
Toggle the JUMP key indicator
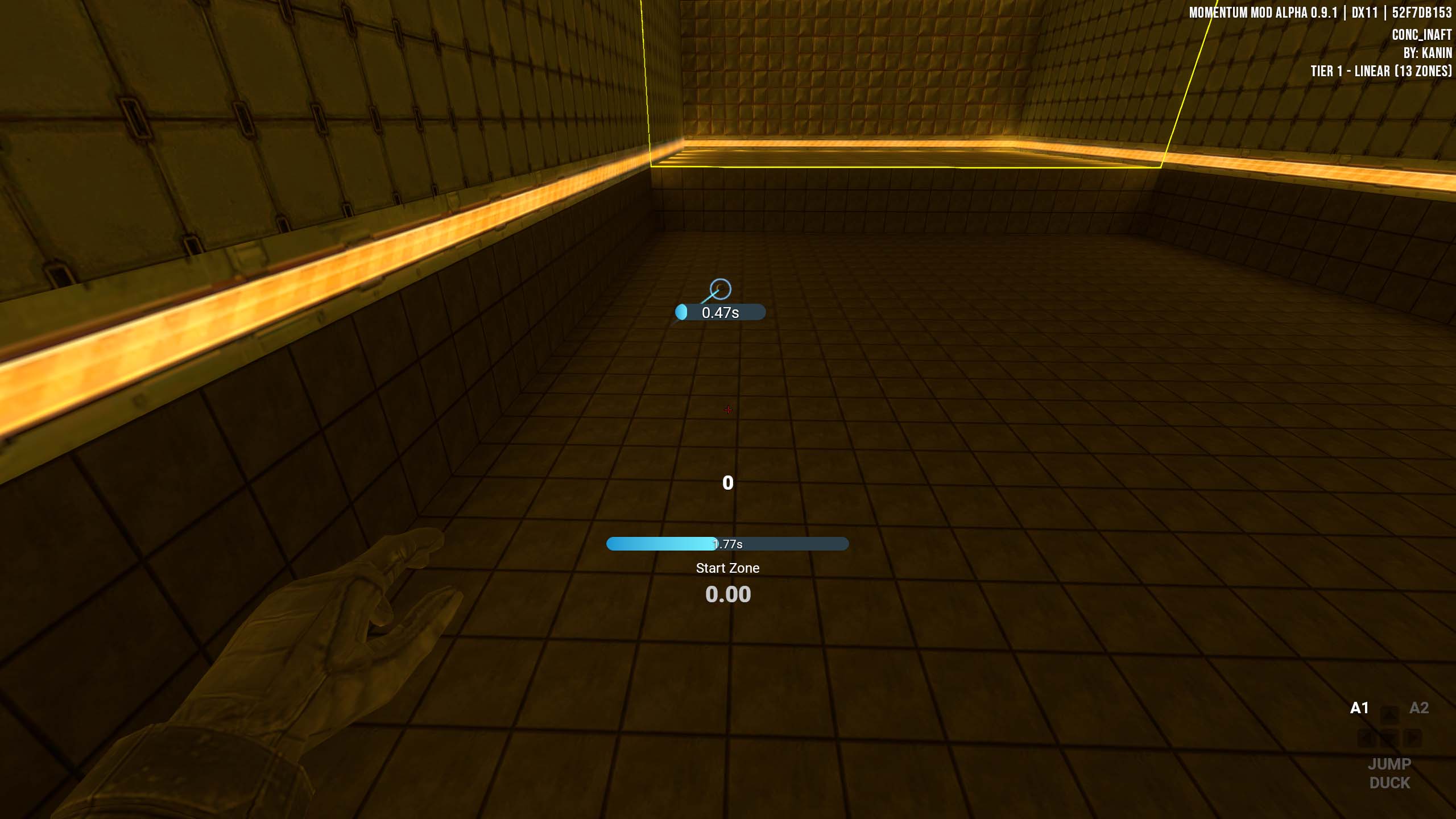[x=1389, y=764]
